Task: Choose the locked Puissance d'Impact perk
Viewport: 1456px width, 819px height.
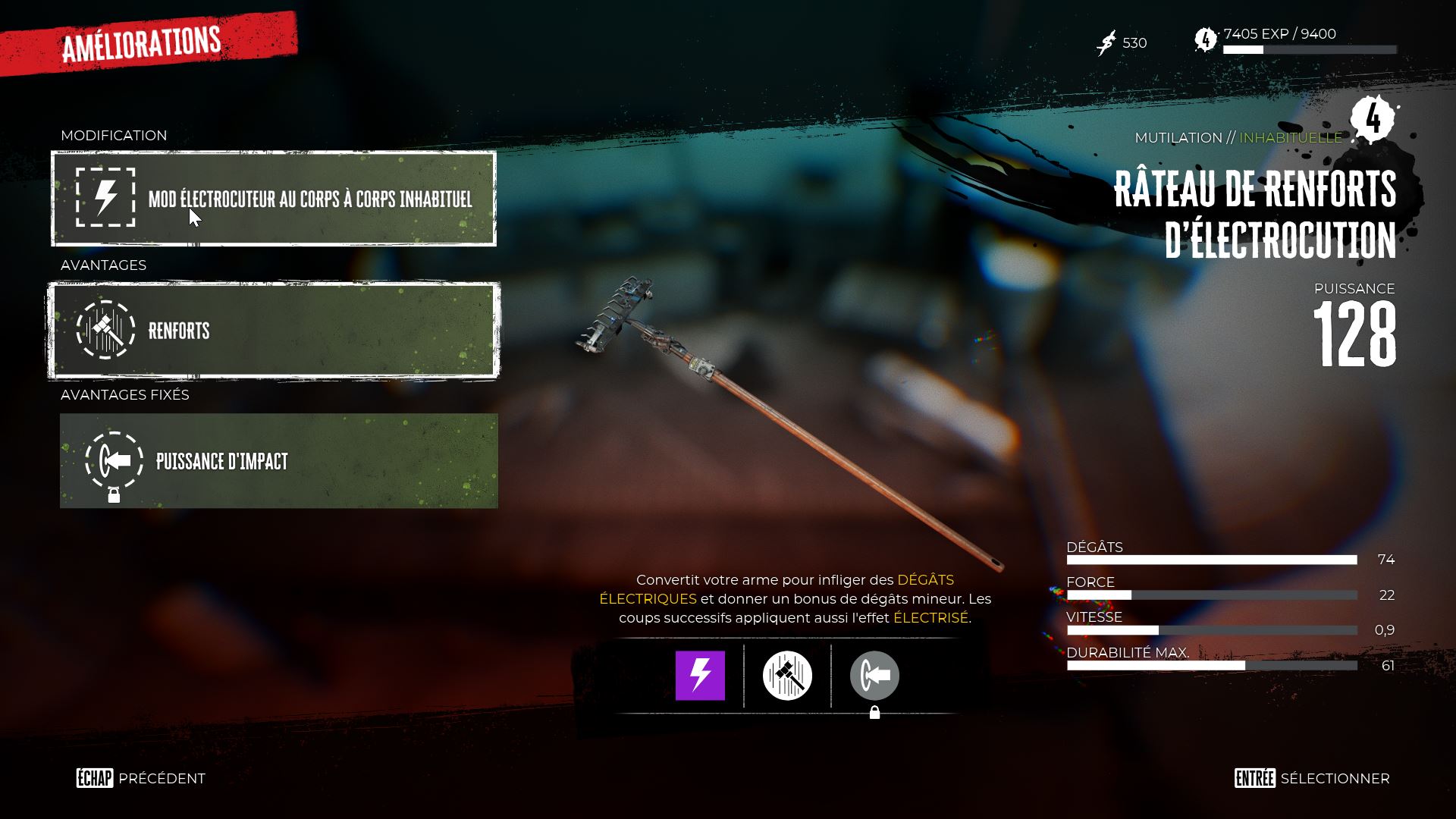Action: click(278, 461)
